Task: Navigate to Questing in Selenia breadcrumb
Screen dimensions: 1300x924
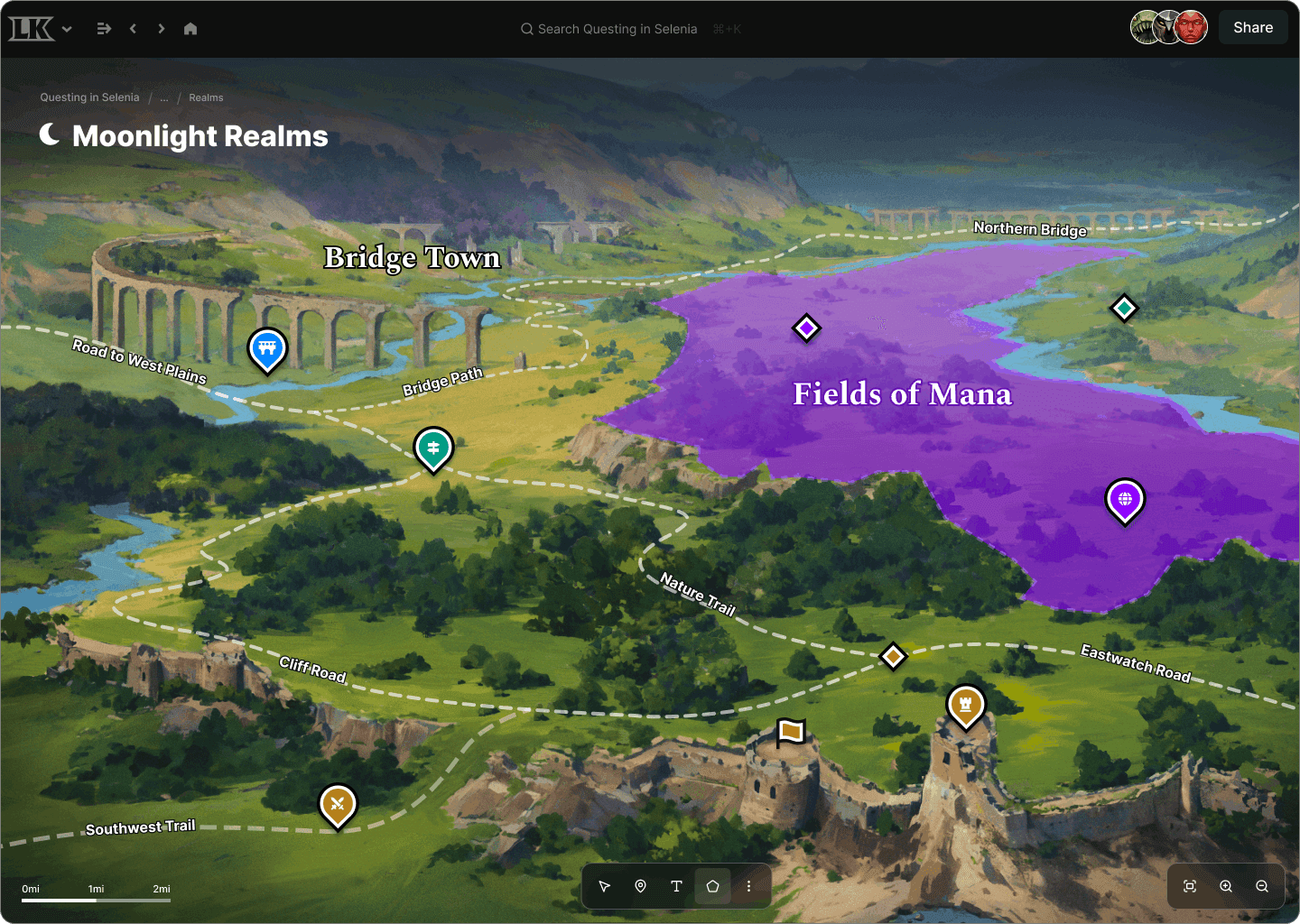Action: (89, 97)
